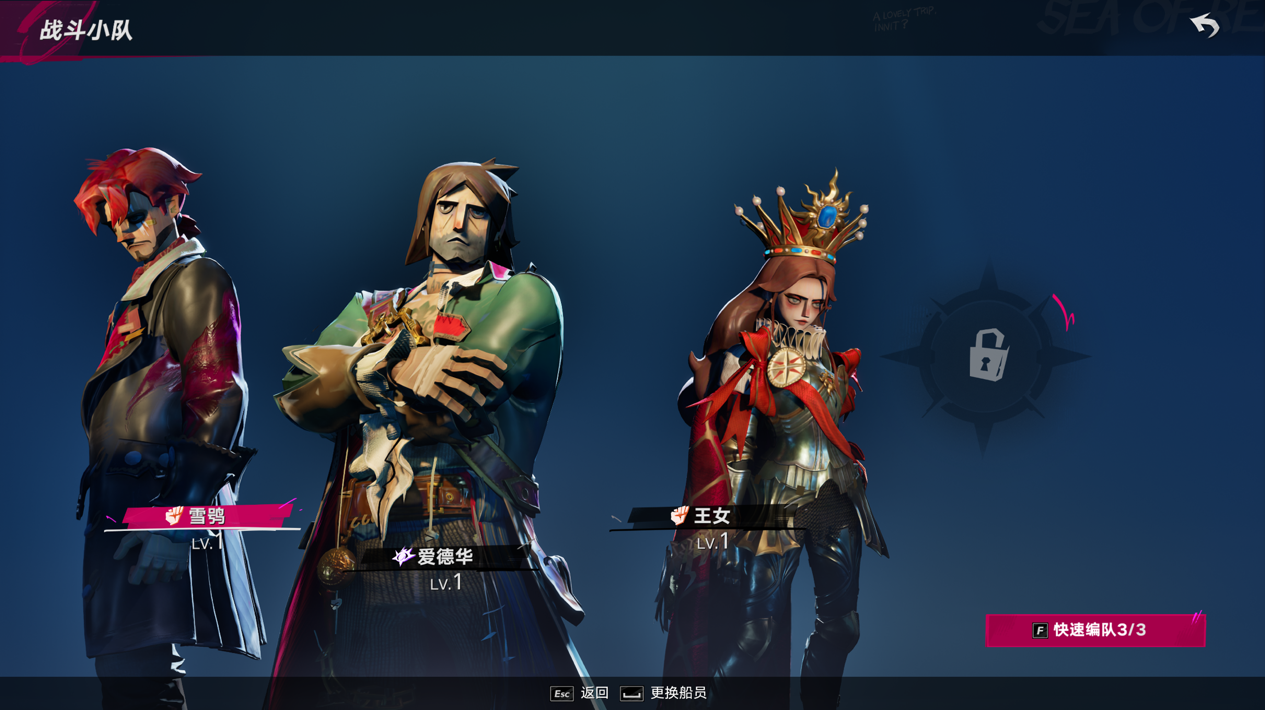This screenshot has height=710, width=1265.
Task: Click the back arrow in top corner
Action: click(1205, 25)
